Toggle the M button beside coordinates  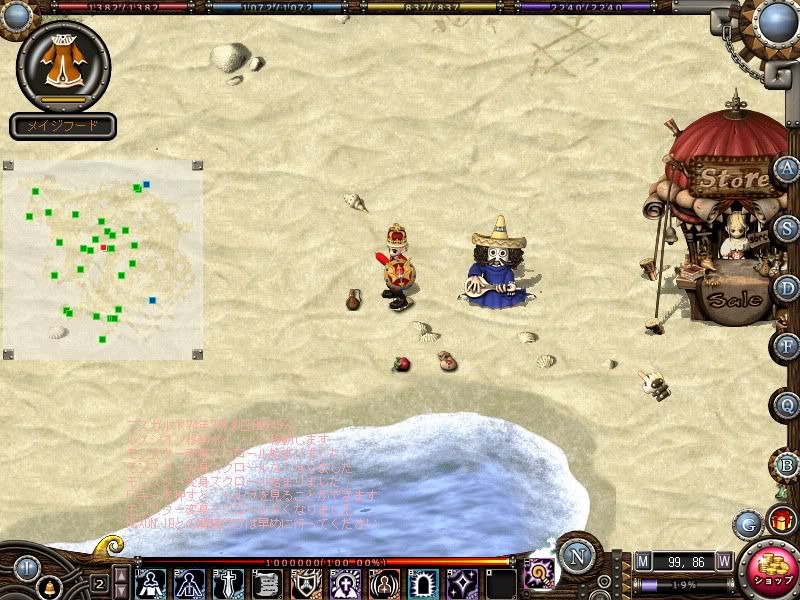(642, 561)
